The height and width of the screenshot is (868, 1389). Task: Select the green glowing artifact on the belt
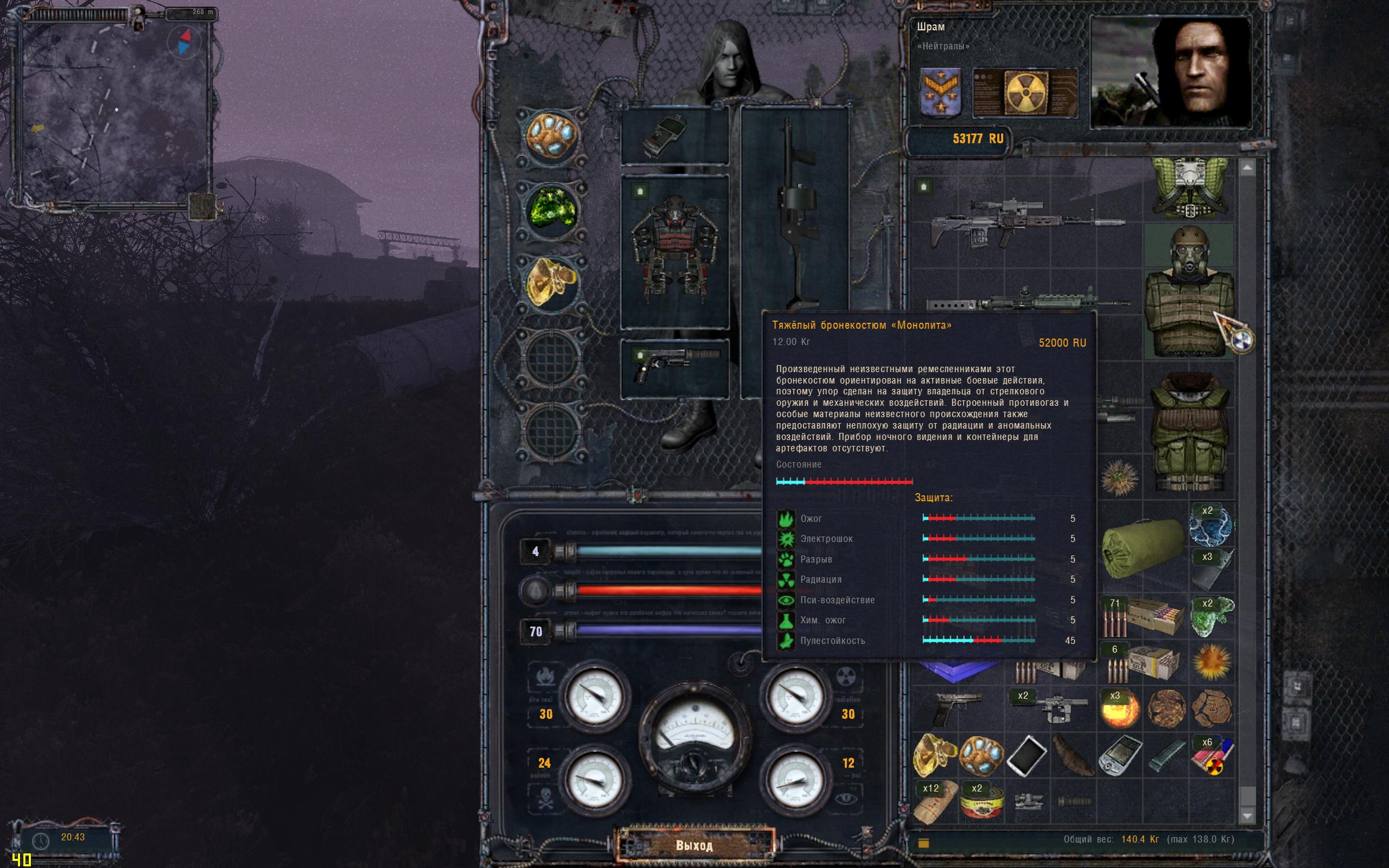tap(552, 210)
